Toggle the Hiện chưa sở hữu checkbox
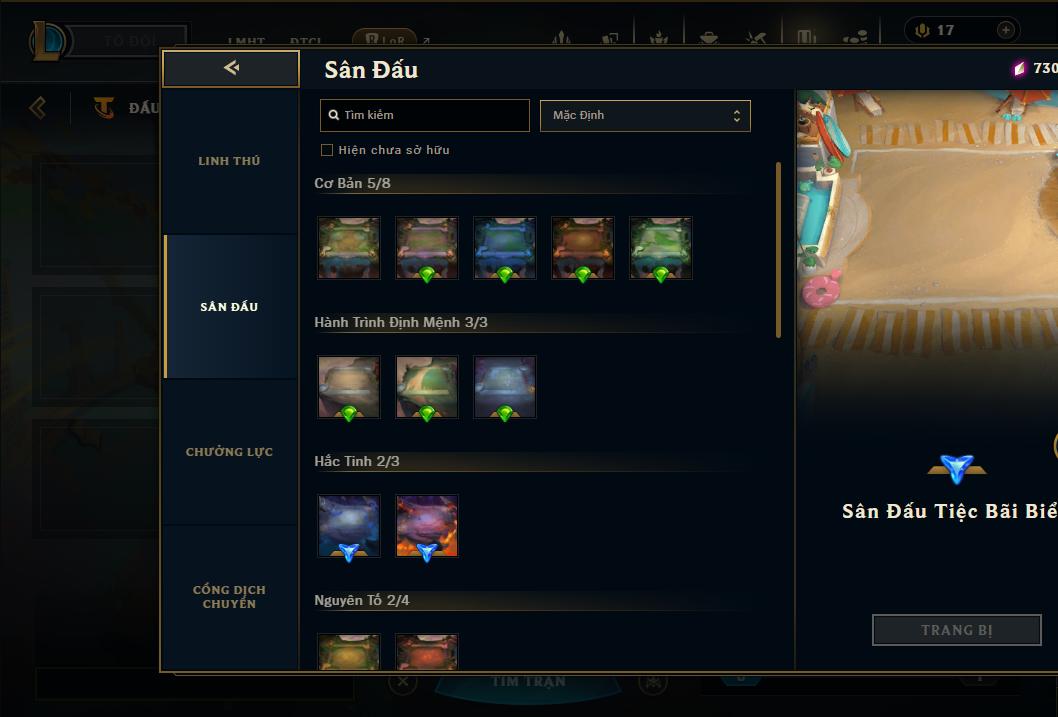This screenshot has width=1058, height=717. coord(327,150)
